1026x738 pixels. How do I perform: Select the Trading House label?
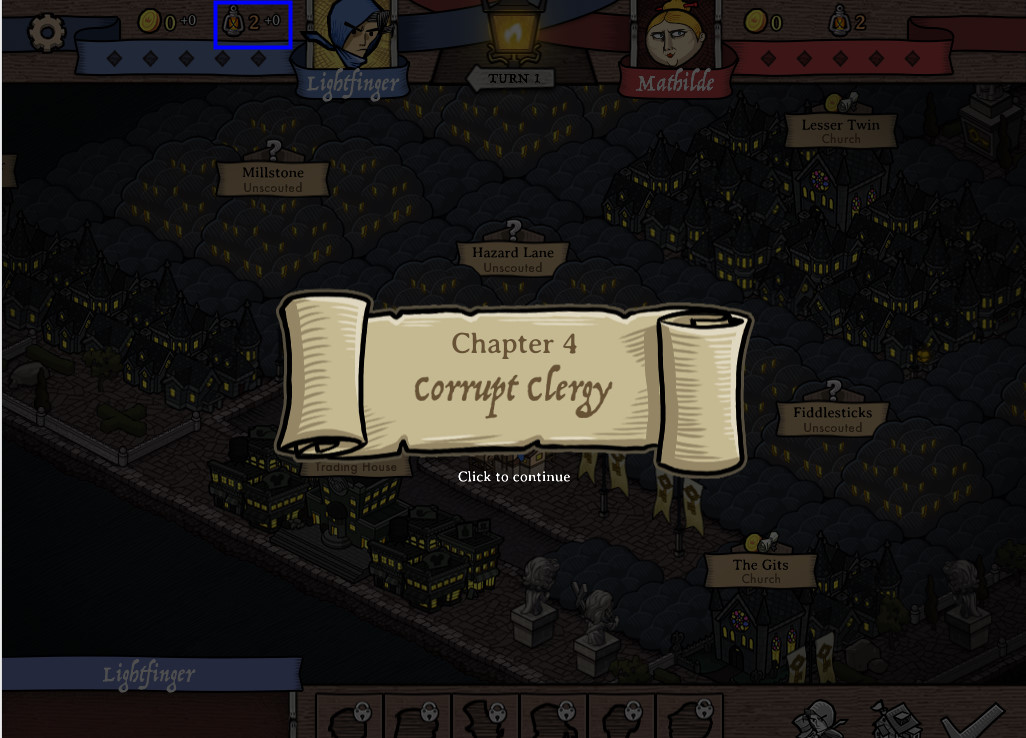point(356,467)
